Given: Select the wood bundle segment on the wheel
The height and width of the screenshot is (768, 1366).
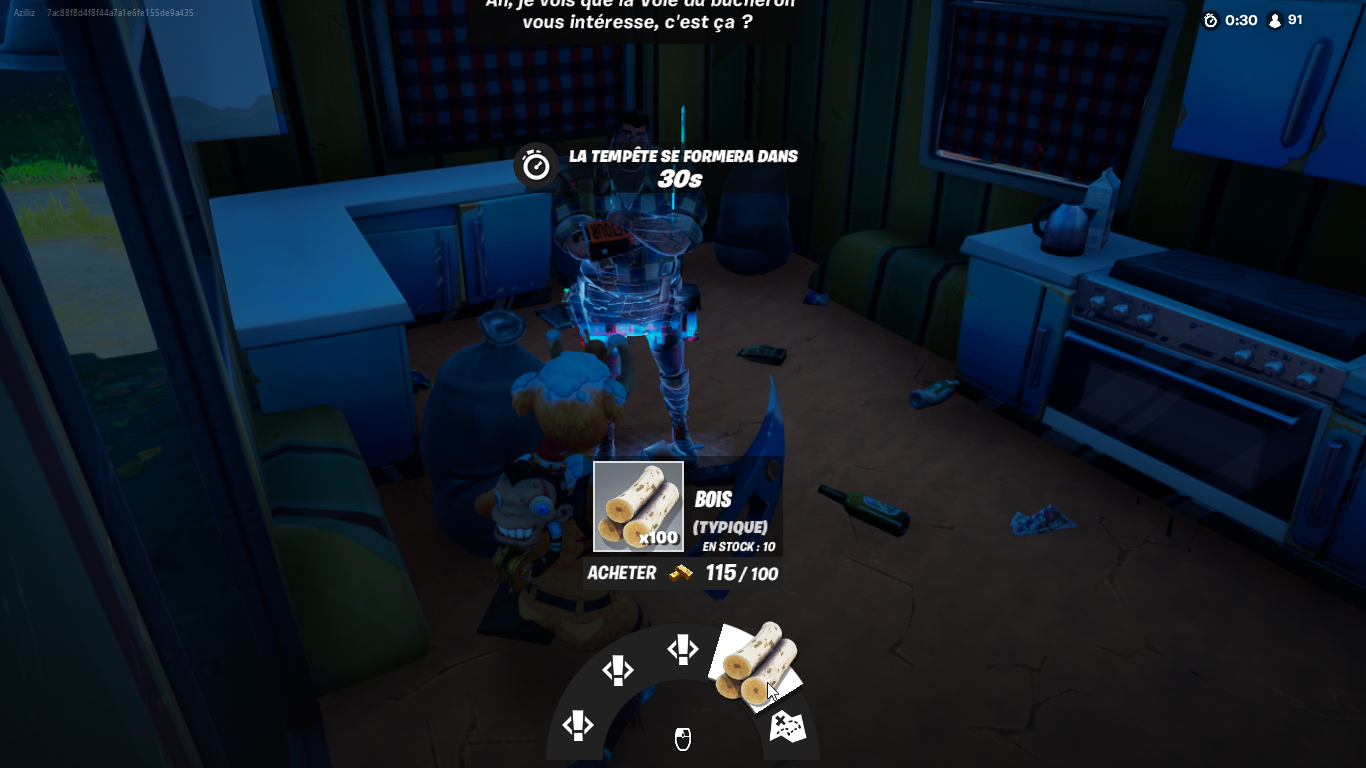Looking at the screenshot, I should [757, 665].
